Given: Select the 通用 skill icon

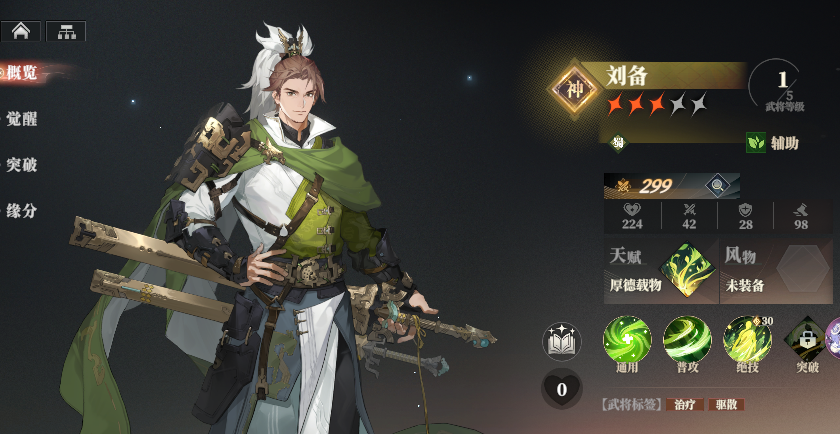Looking at the screenshot, I should pyautogui.click(x=627, y=339).
